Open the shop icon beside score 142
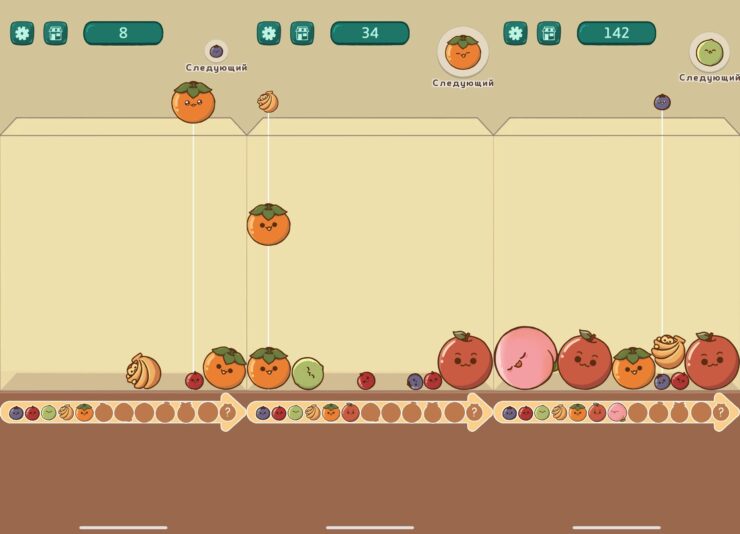Viewport: 740px width, 534px height. [549, 33]
